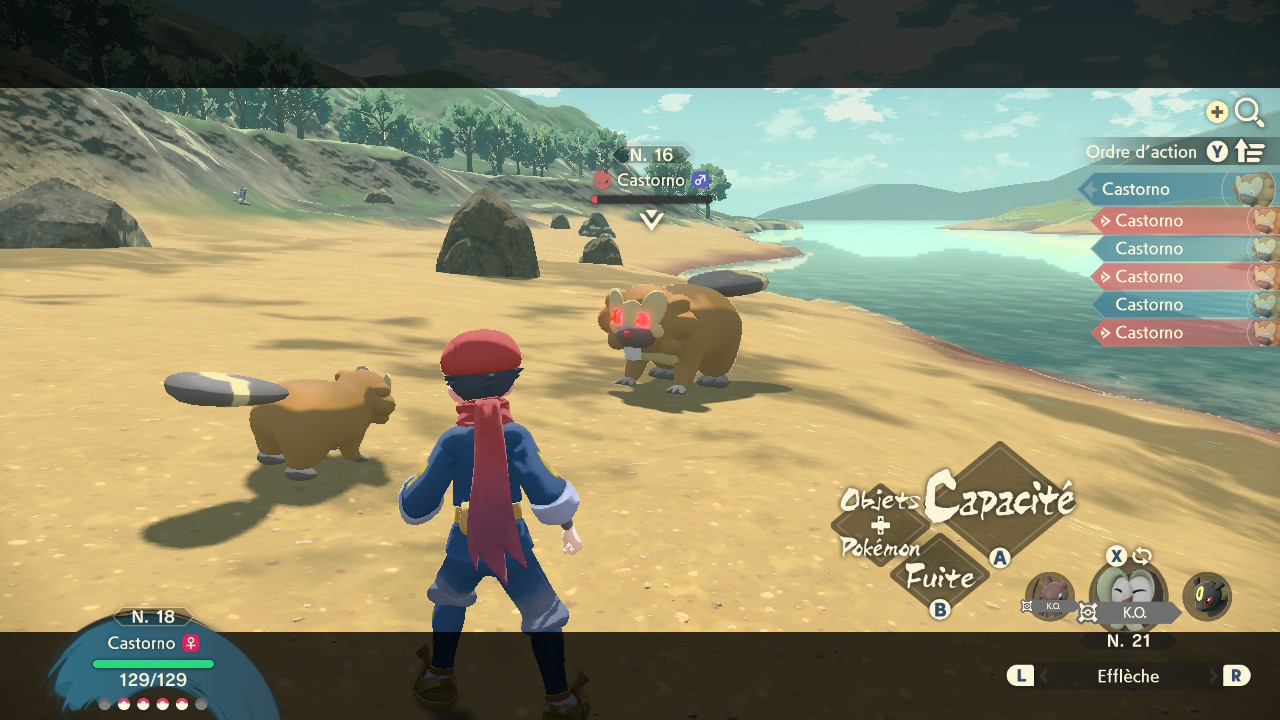Select Fuite to flee the battle
Image resolution: width=1280 pixels, height=720 pixels.
click(938, 577)
